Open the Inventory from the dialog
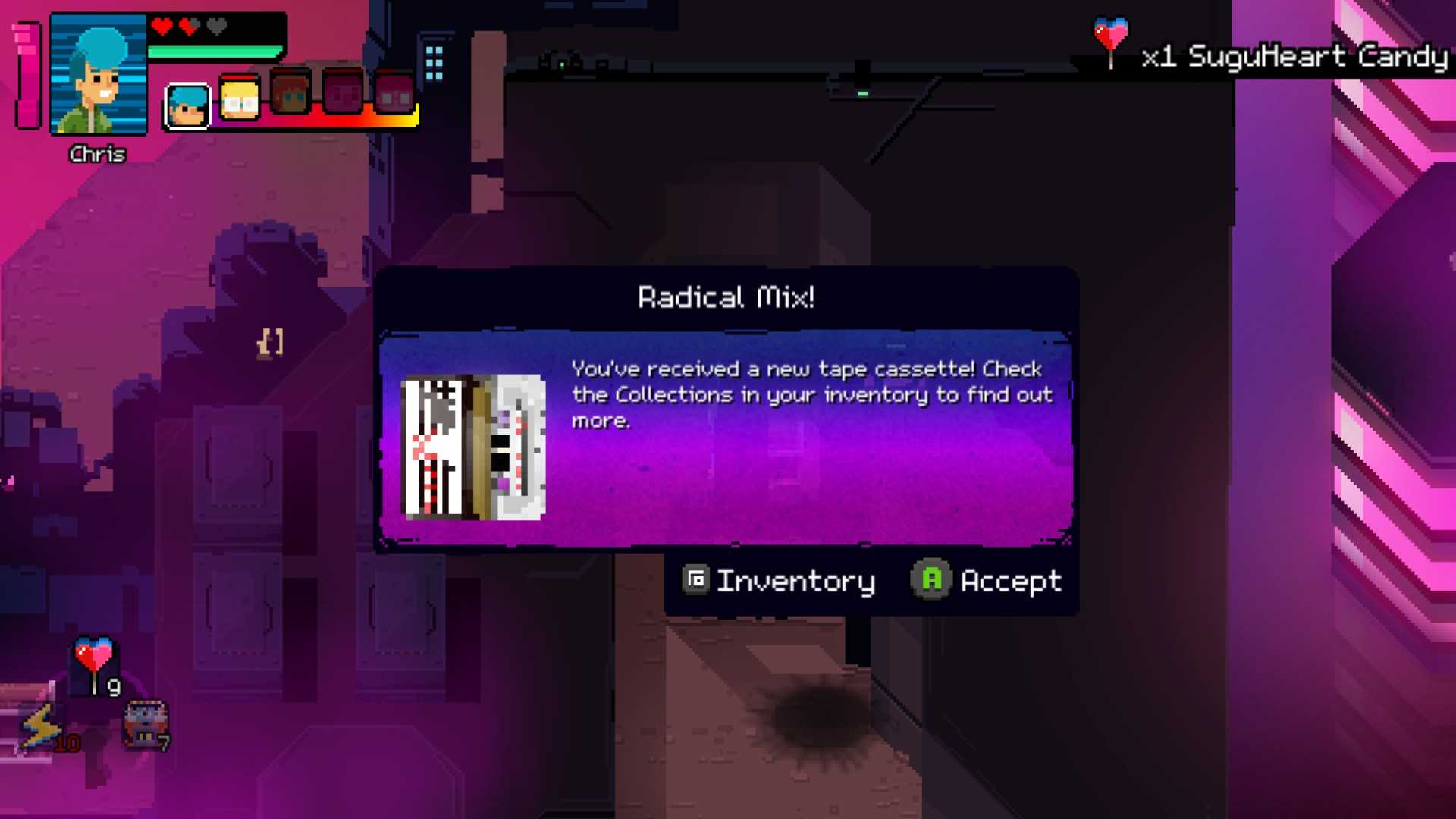Image resolution: width=1456 pixels, height=819 pixels. pyautogui.click(x=779, y=581)
